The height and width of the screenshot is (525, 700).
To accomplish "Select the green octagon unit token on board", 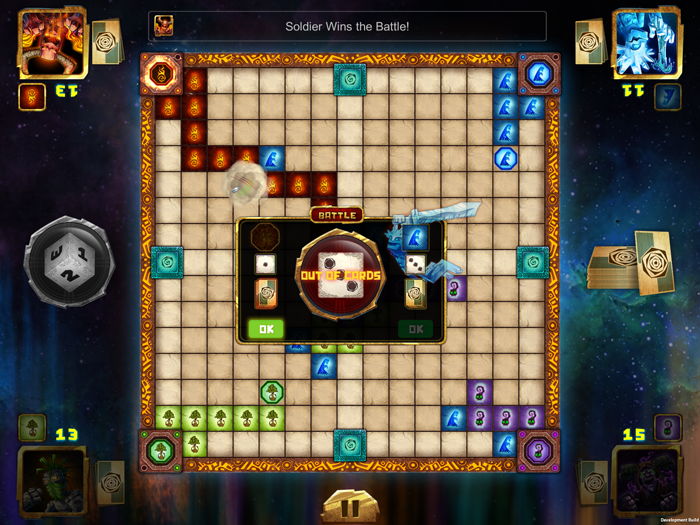I will [x=272, y=392].
